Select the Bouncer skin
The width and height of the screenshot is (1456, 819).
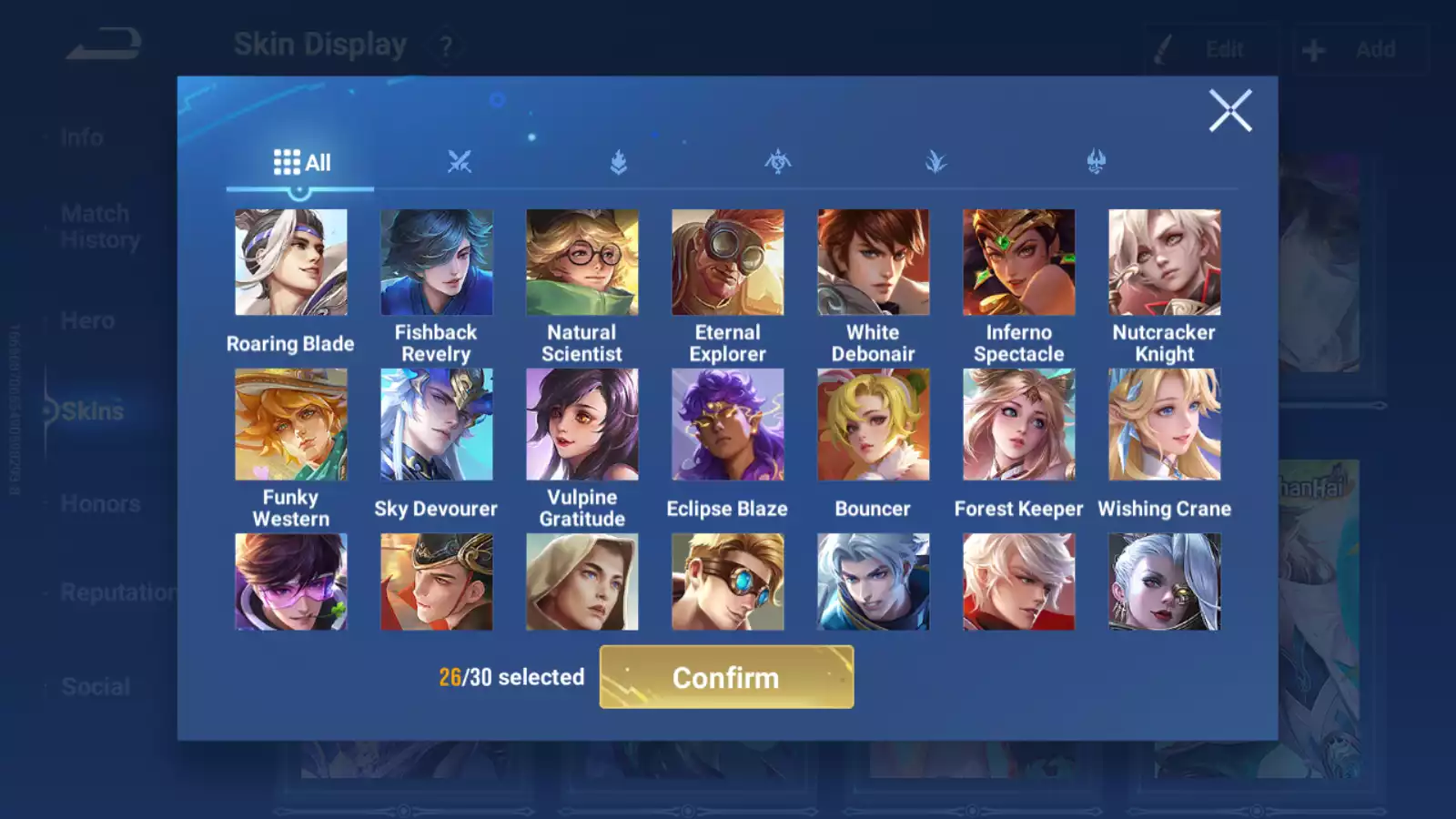873,424
